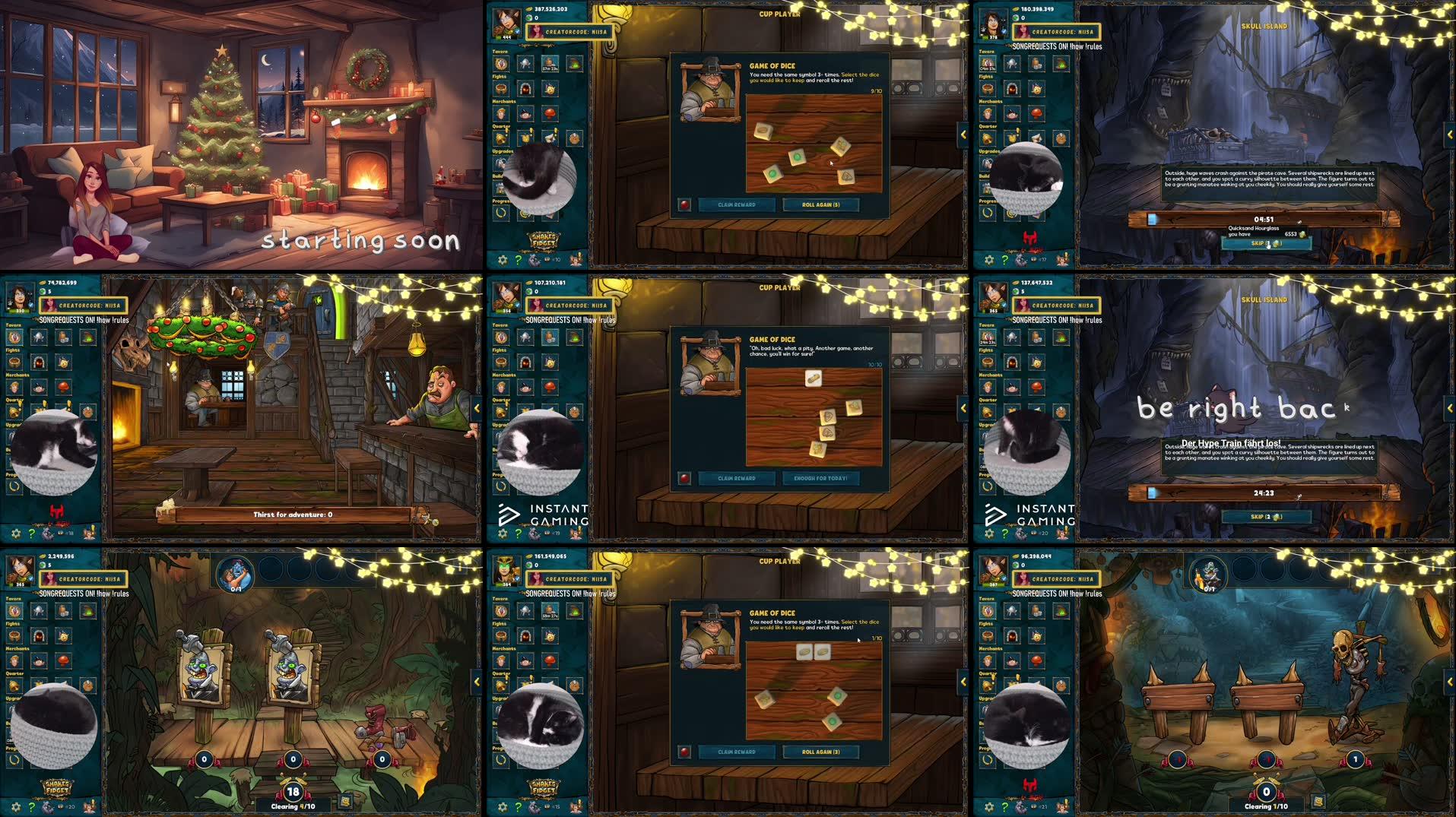Open the weapon merchant portrait icon
This screenshot has width=1456, height=817.
click(501, 114)
